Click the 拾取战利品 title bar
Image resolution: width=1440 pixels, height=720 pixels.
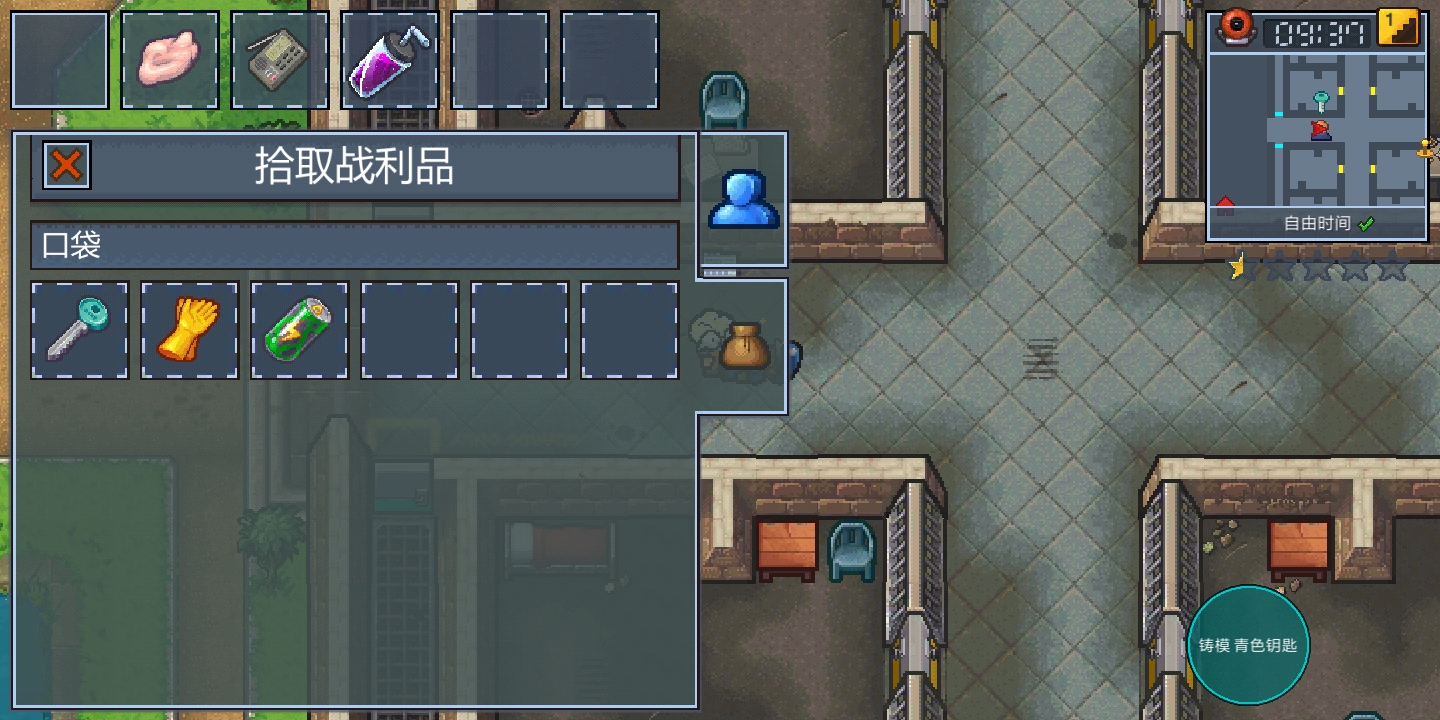click(x=355, y=169)
